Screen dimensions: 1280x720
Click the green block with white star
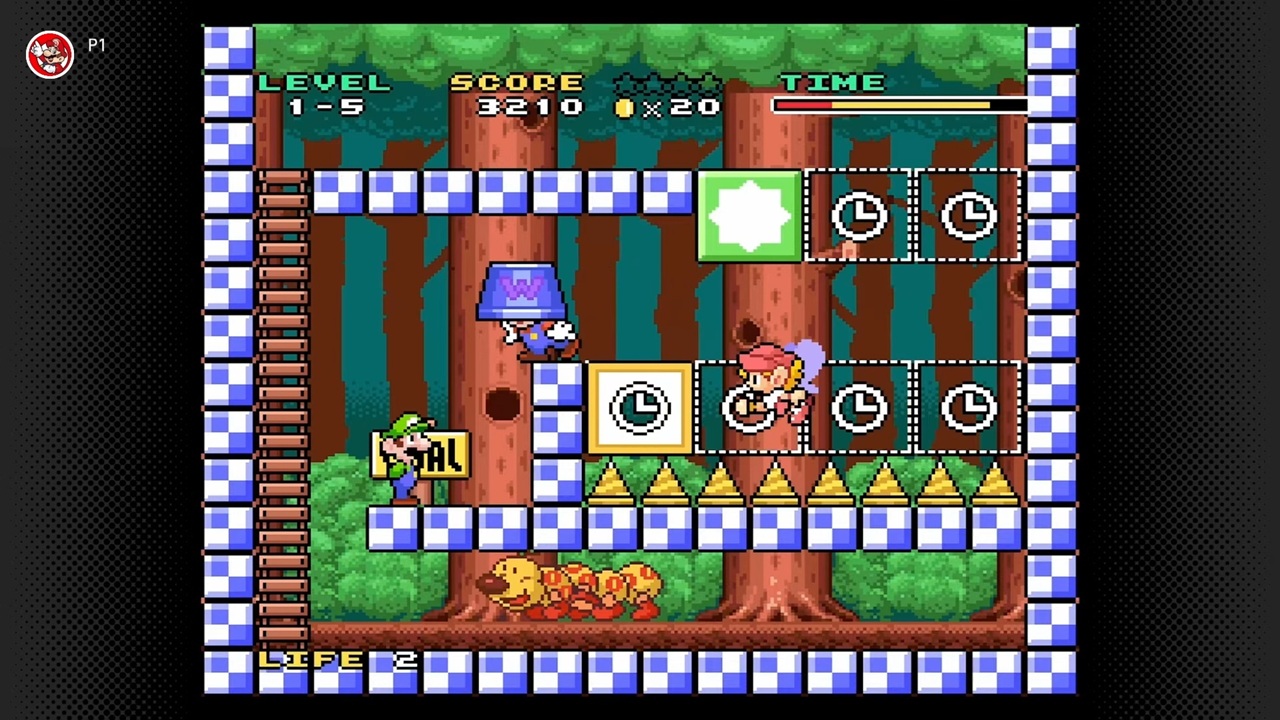[x=749, y=216]
